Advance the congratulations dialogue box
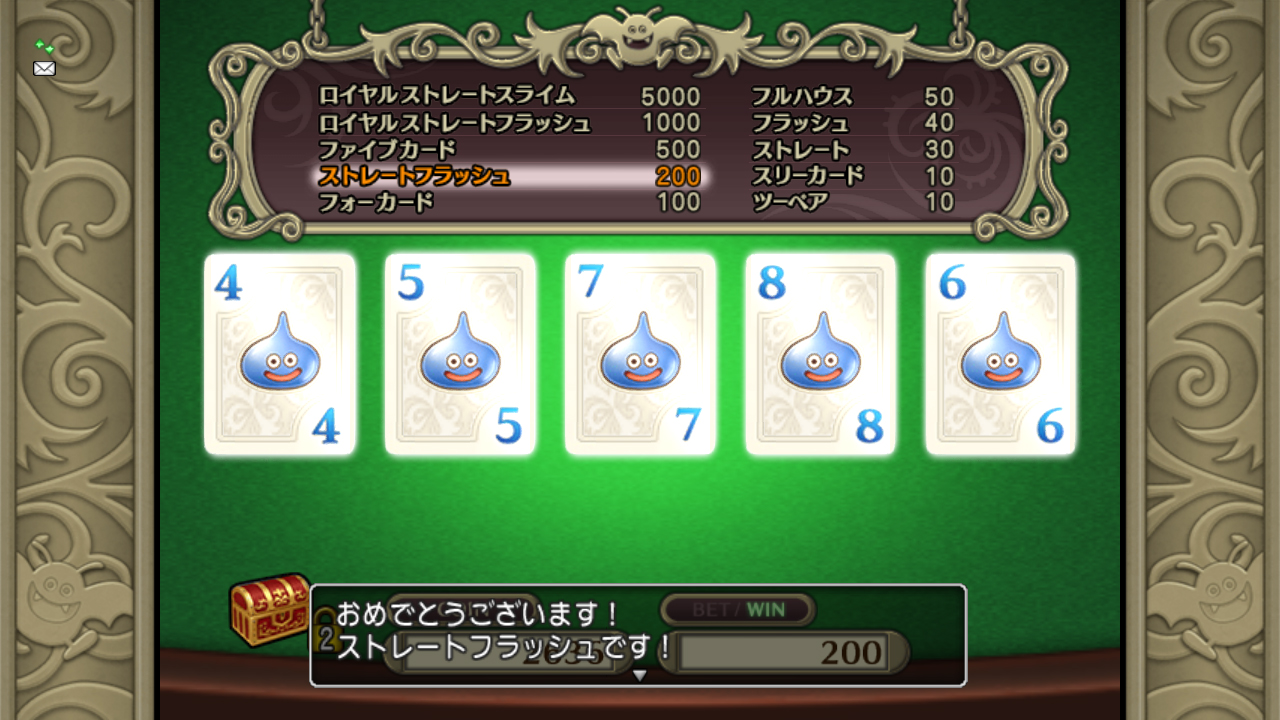Screen dimensions: 1280x720 click(638, 636)
